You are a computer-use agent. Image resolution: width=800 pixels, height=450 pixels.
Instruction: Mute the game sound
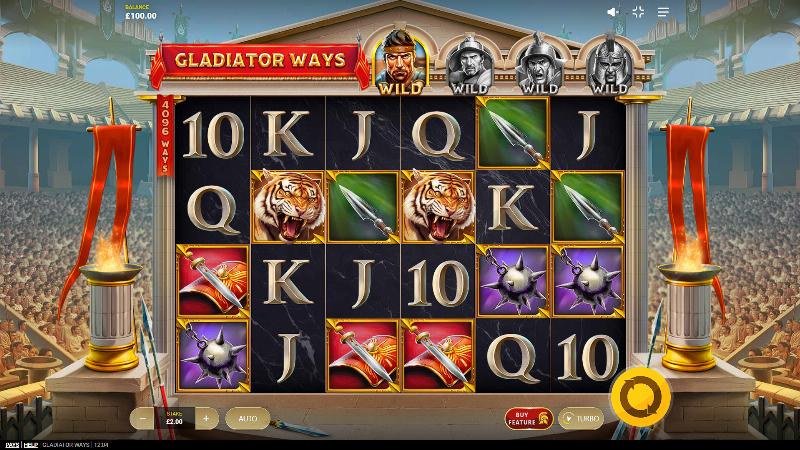tap(614, 12)
